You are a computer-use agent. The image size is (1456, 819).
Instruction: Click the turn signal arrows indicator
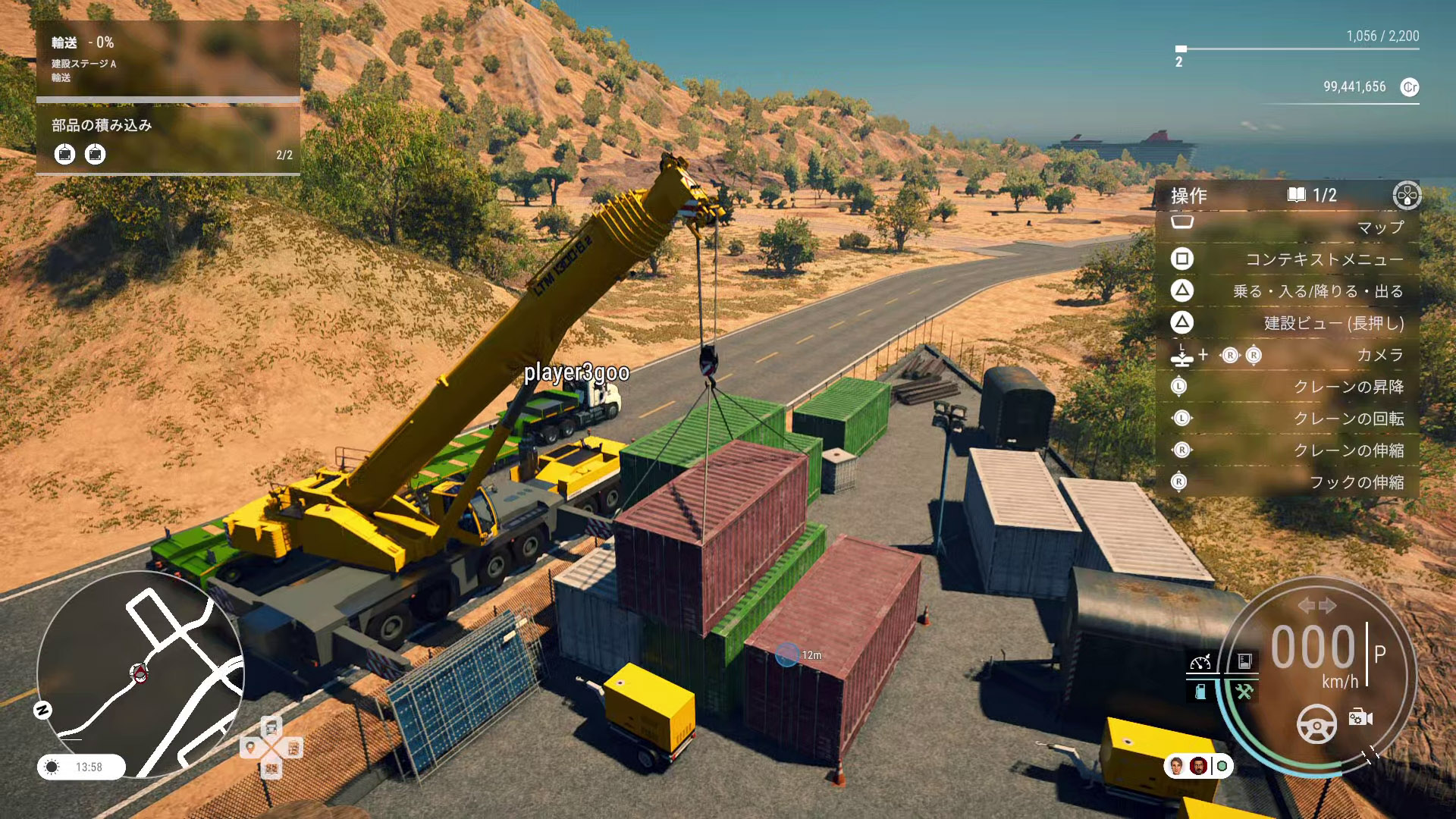point(1316,605)
